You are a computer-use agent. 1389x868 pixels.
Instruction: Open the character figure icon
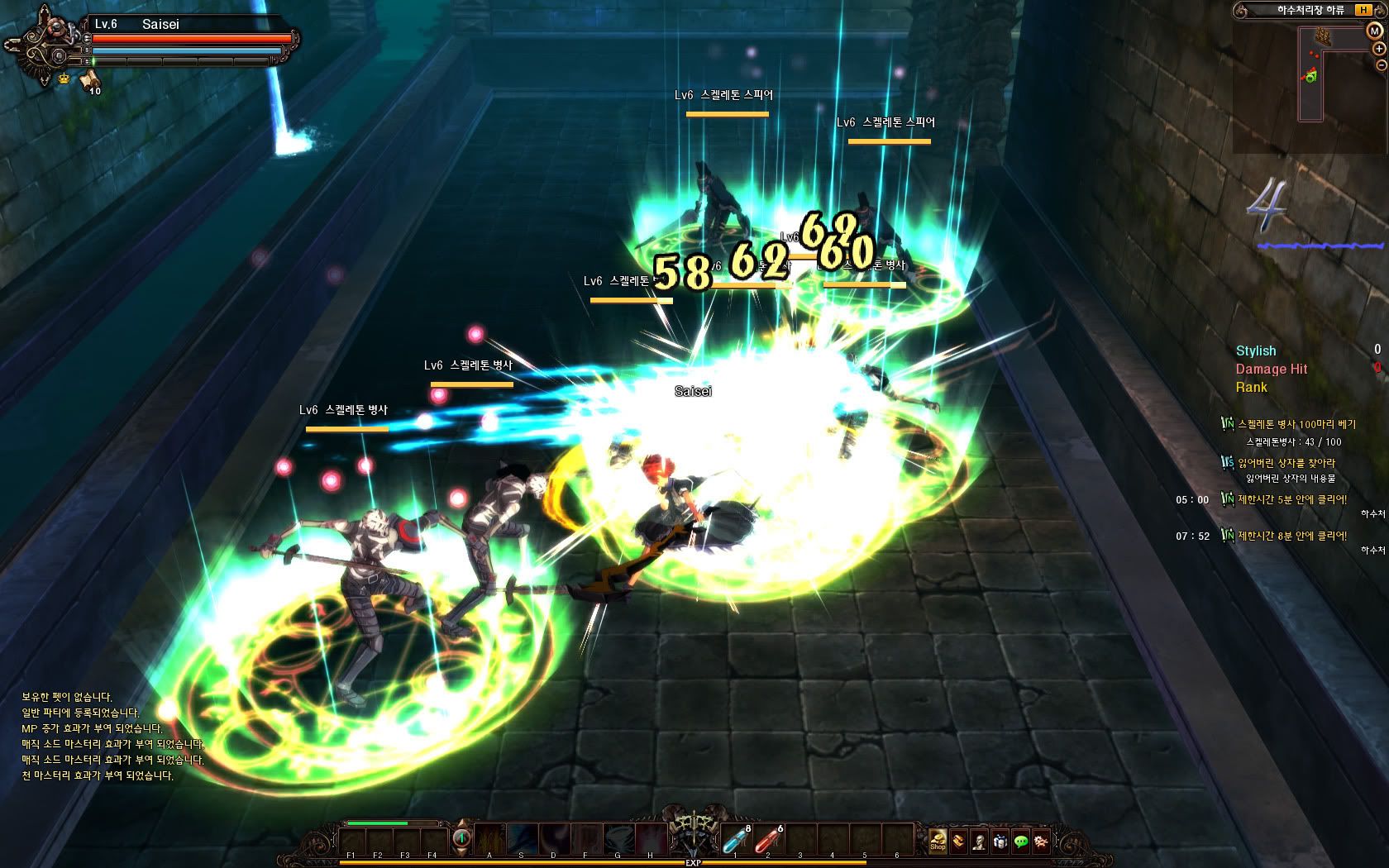pos(979,842)
